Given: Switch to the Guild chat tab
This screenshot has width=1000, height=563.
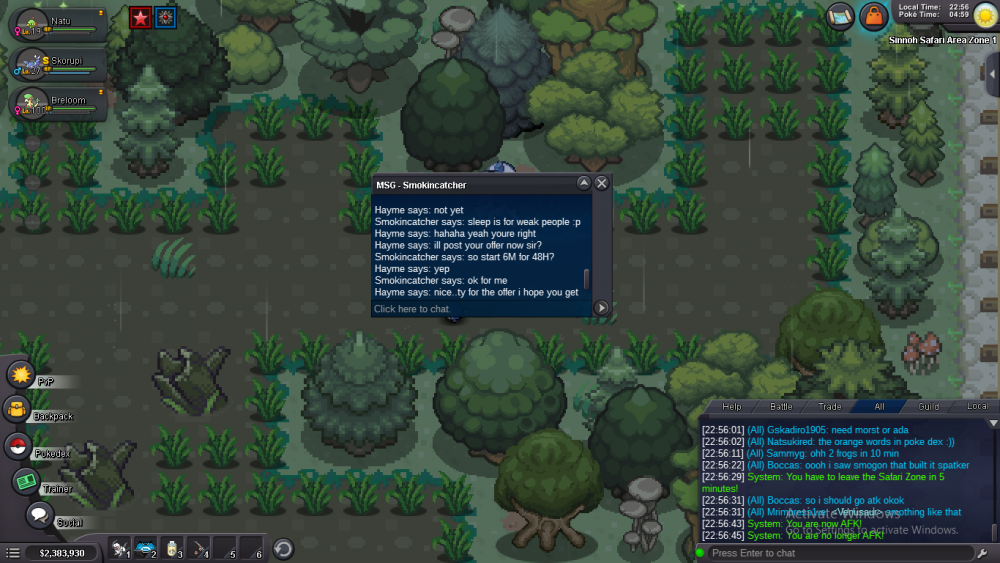Looking at the screenshot, I should (929, 407).
